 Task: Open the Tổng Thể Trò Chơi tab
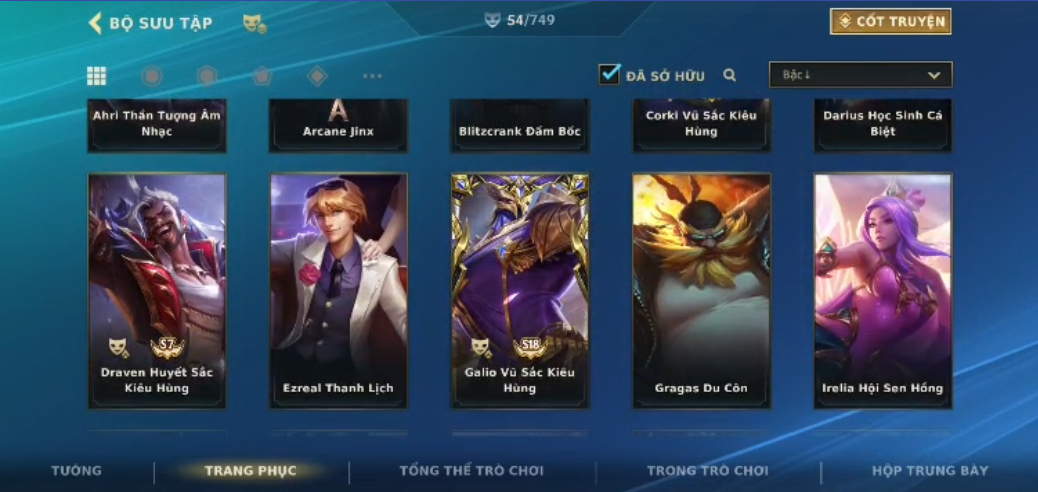(472, 471)
